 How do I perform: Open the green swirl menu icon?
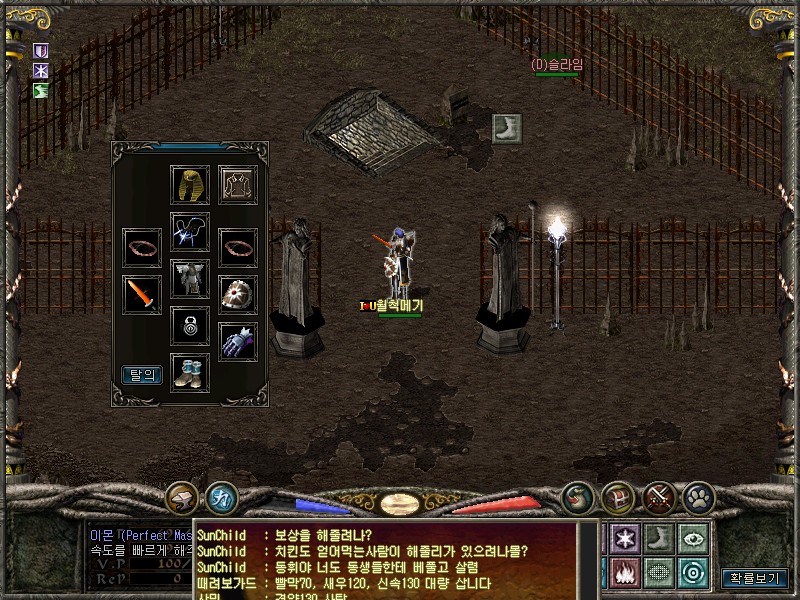[x=578, y=497]
